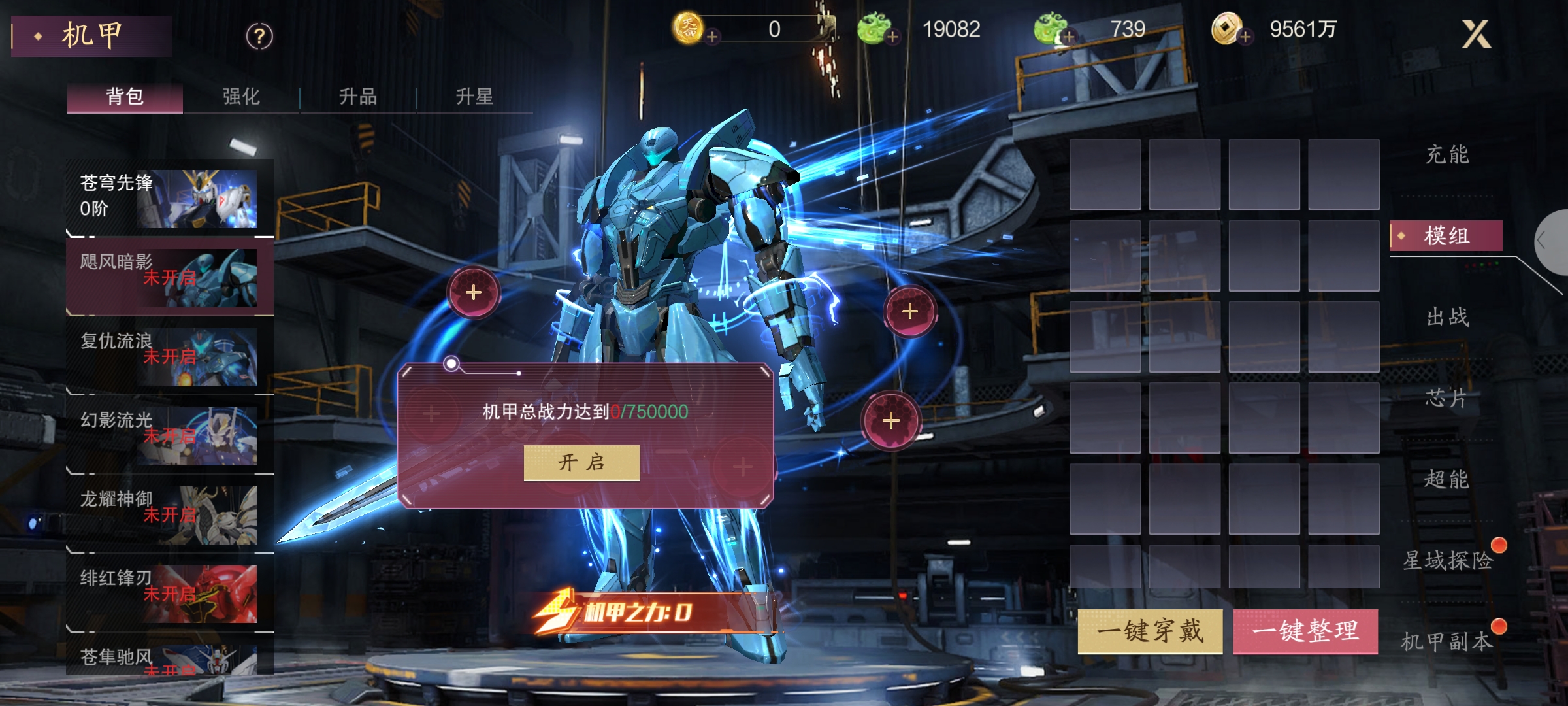The width and height of the screenshot is (1568, 706).
Task: Switch to the 背包 tab
Action: coord(125,97)
